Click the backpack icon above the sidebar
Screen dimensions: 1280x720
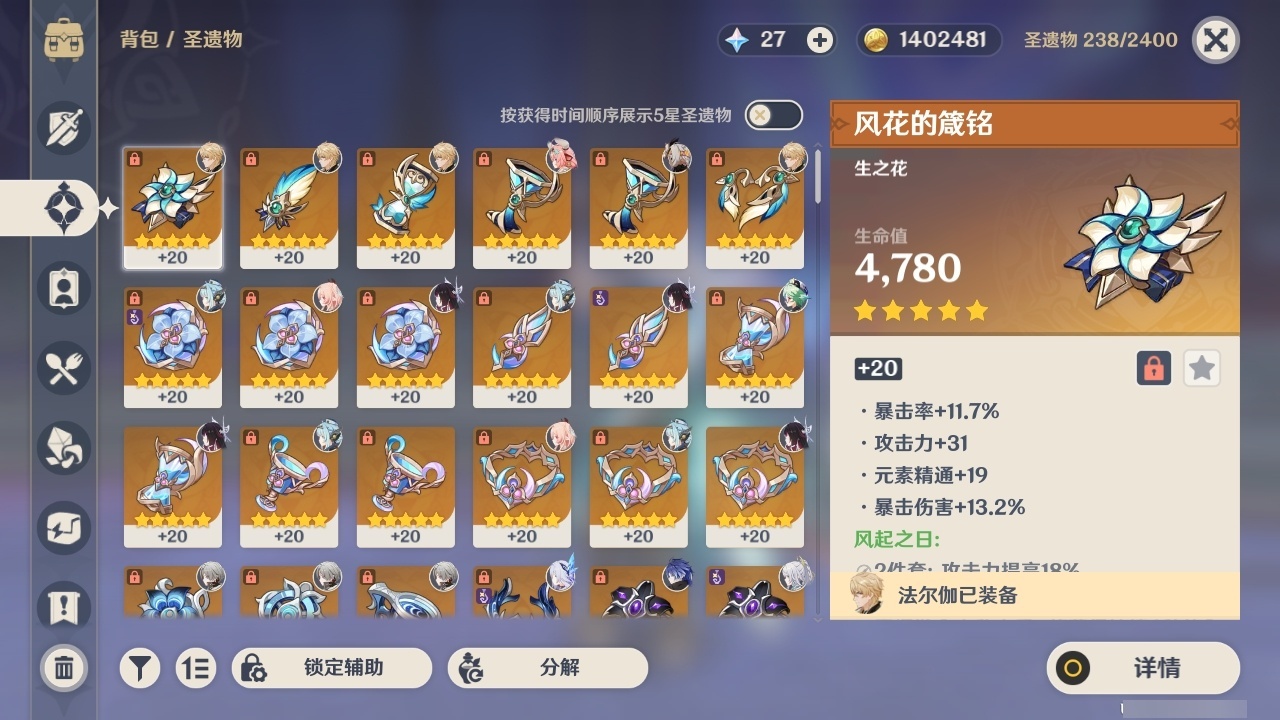click(x=64, y=40)
